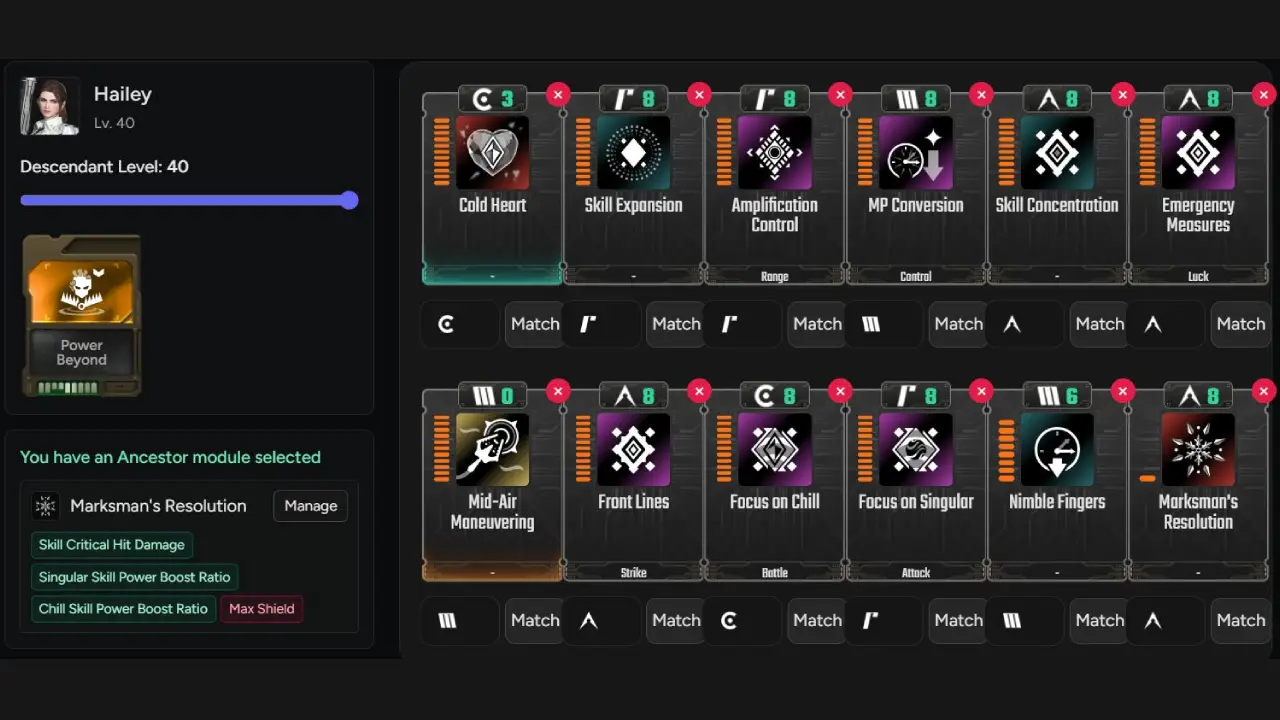Click the Power Beyond reactor thumbnail
The width and height of the screenshot is (1280, 720).
(x=81, y=315)
